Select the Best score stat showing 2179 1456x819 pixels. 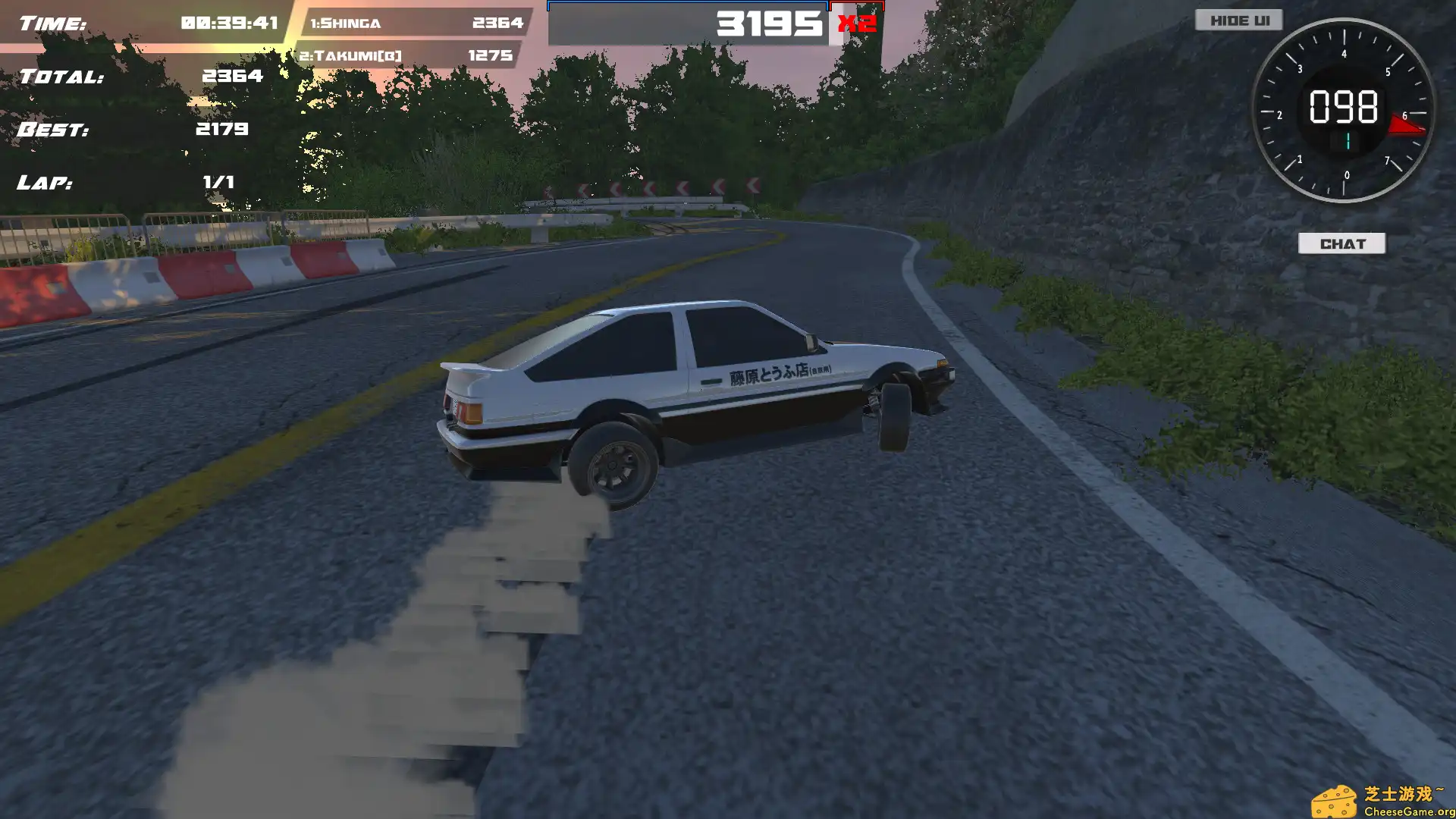pyautogui.click(x=224, y=129)
